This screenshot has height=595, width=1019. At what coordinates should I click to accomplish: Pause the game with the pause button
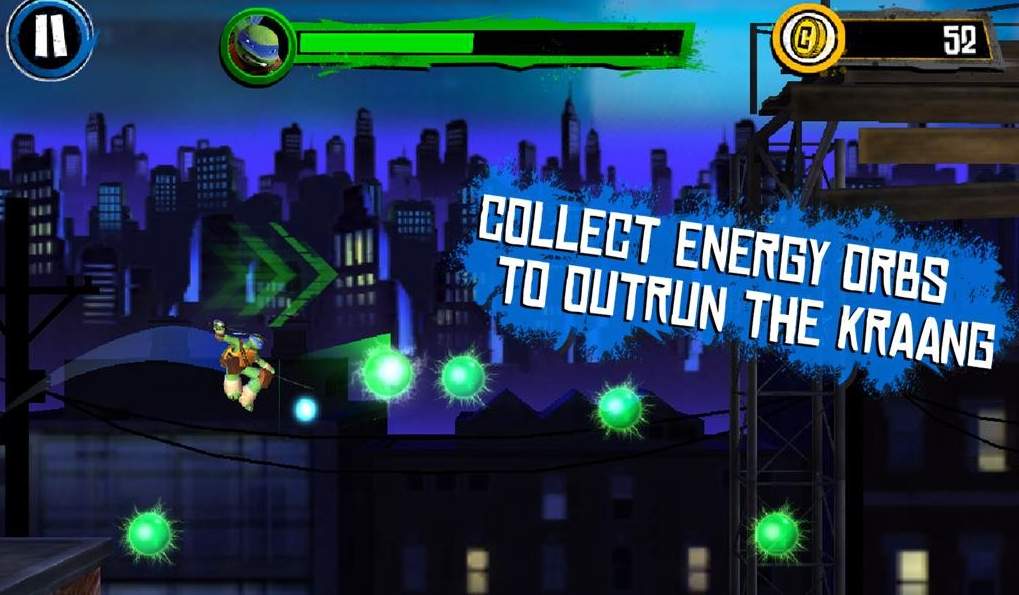point(49,37)
